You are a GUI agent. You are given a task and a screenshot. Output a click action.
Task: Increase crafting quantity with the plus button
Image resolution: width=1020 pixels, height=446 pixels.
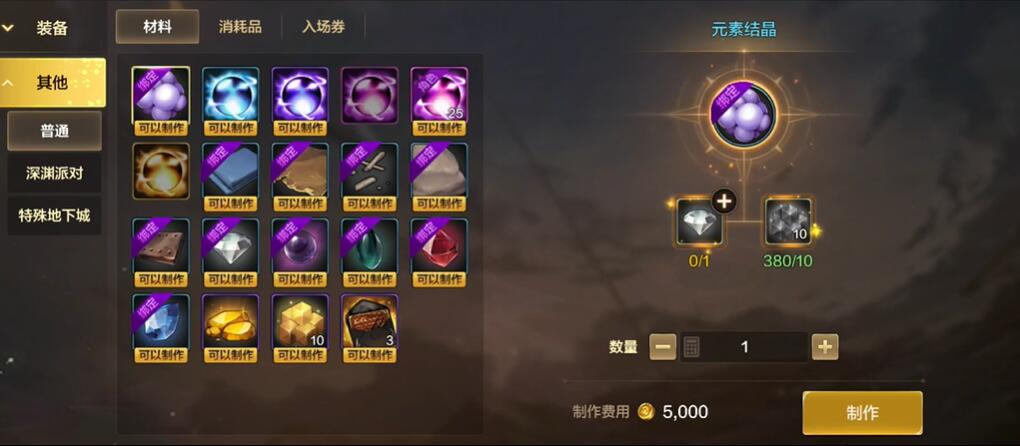(825, 347)
